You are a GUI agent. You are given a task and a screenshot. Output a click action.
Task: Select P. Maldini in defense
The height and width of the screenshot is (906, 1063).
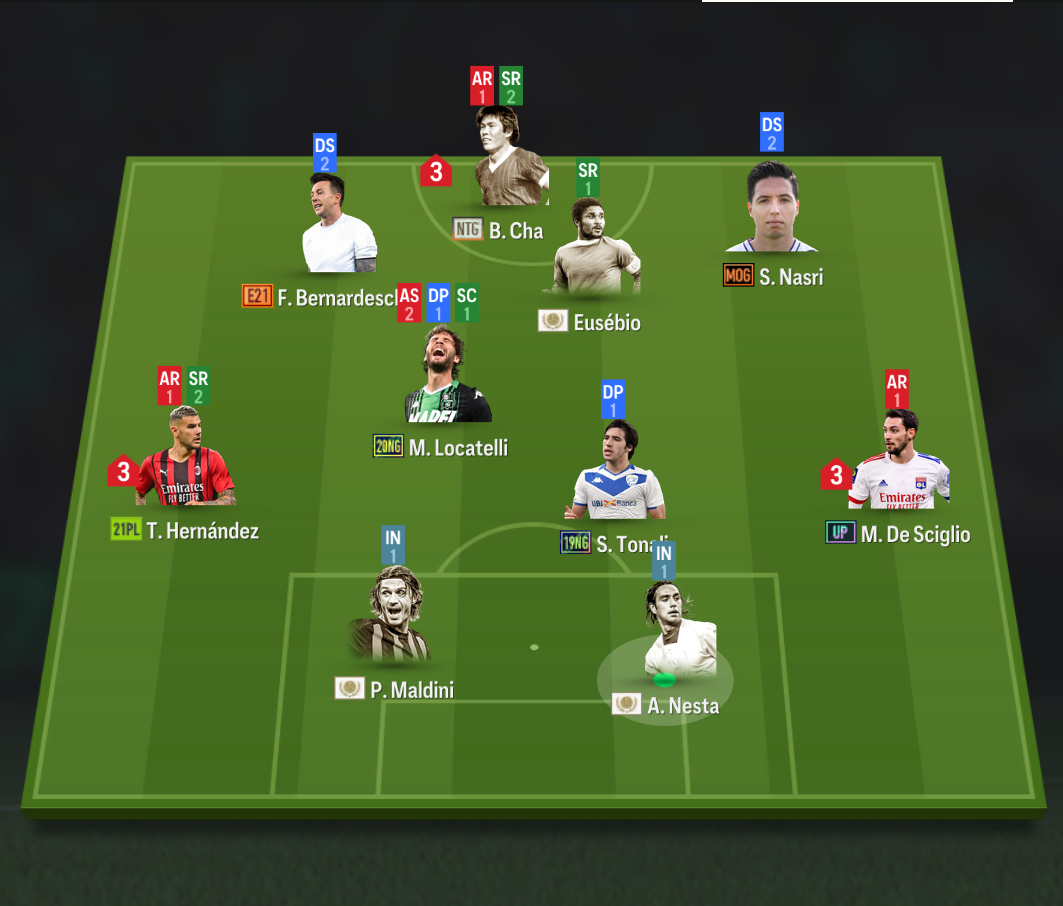click(x=391, y=620)
